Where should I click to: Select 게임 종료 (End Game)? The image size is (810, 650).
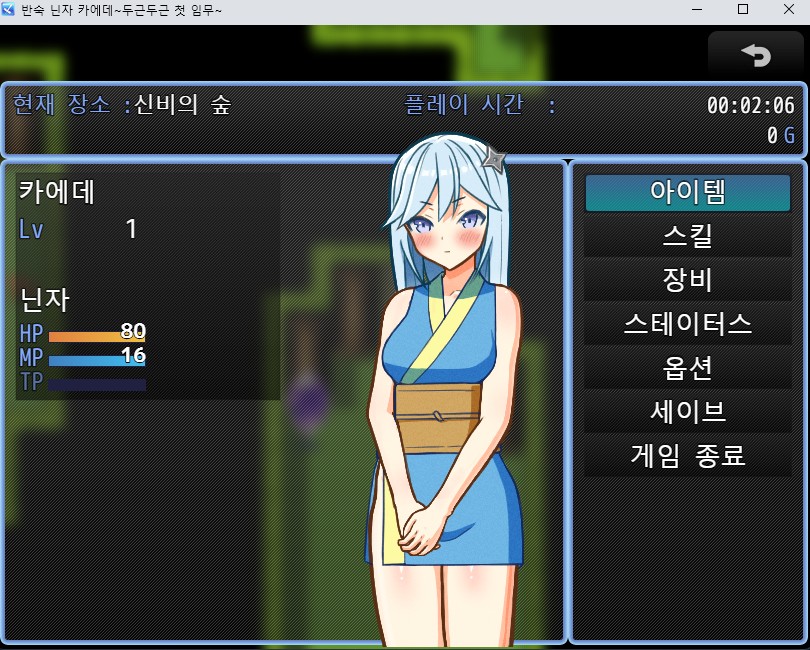pyautogui.click(x=687, y=457)
